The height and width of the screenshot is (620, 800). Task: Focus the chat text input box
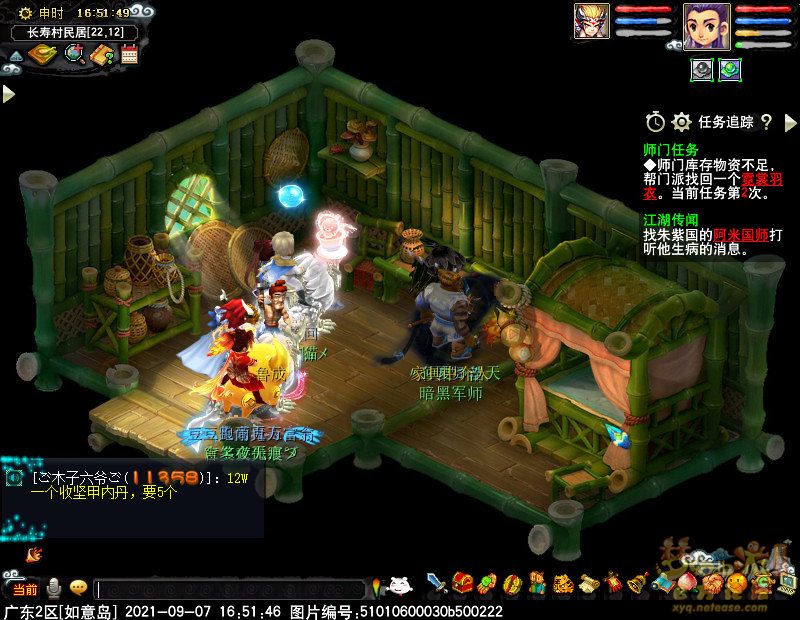(x=230, y=590)
